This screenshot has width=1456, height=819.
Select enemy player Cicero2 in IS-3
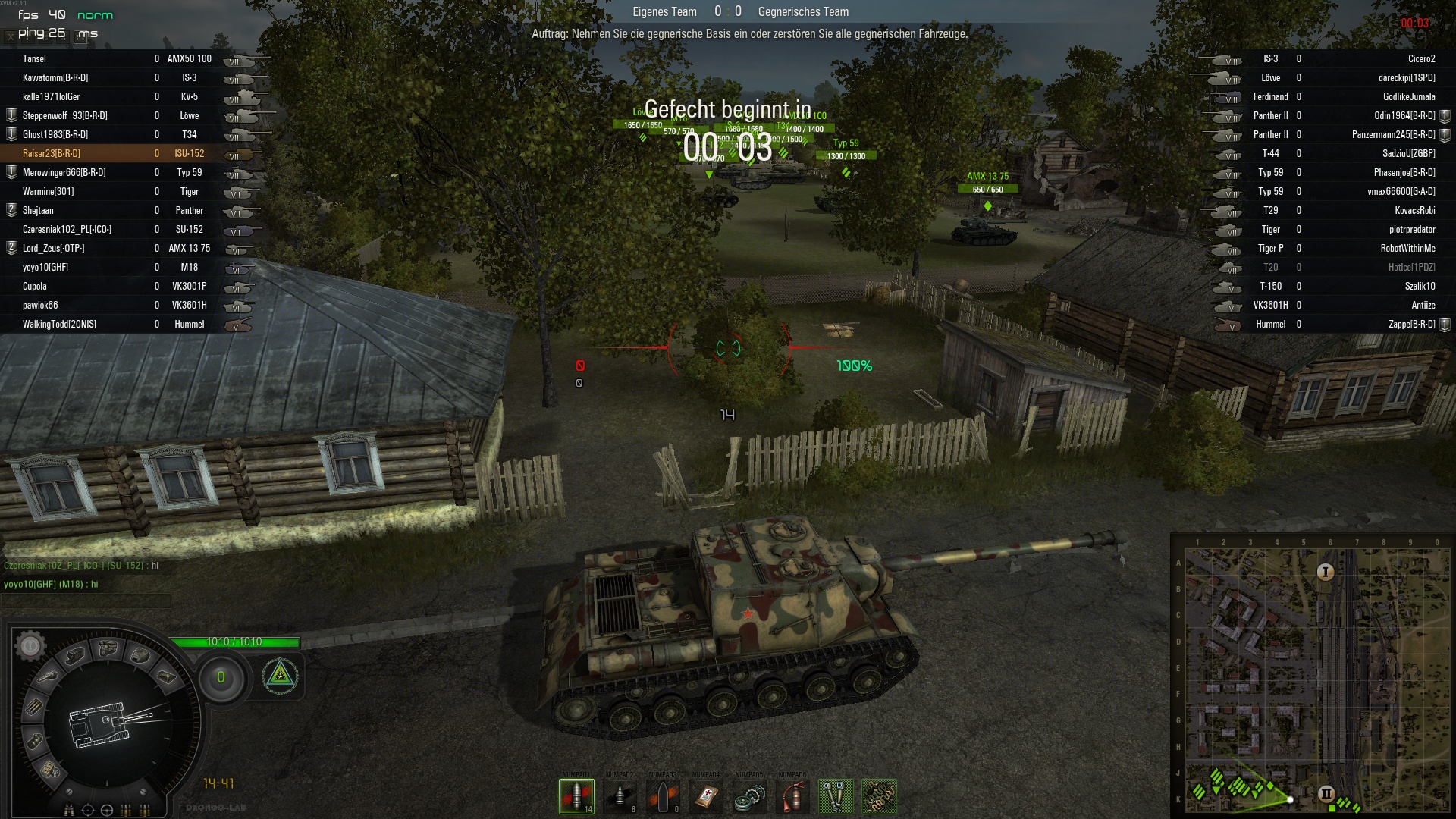click(x=1421, y=58)
